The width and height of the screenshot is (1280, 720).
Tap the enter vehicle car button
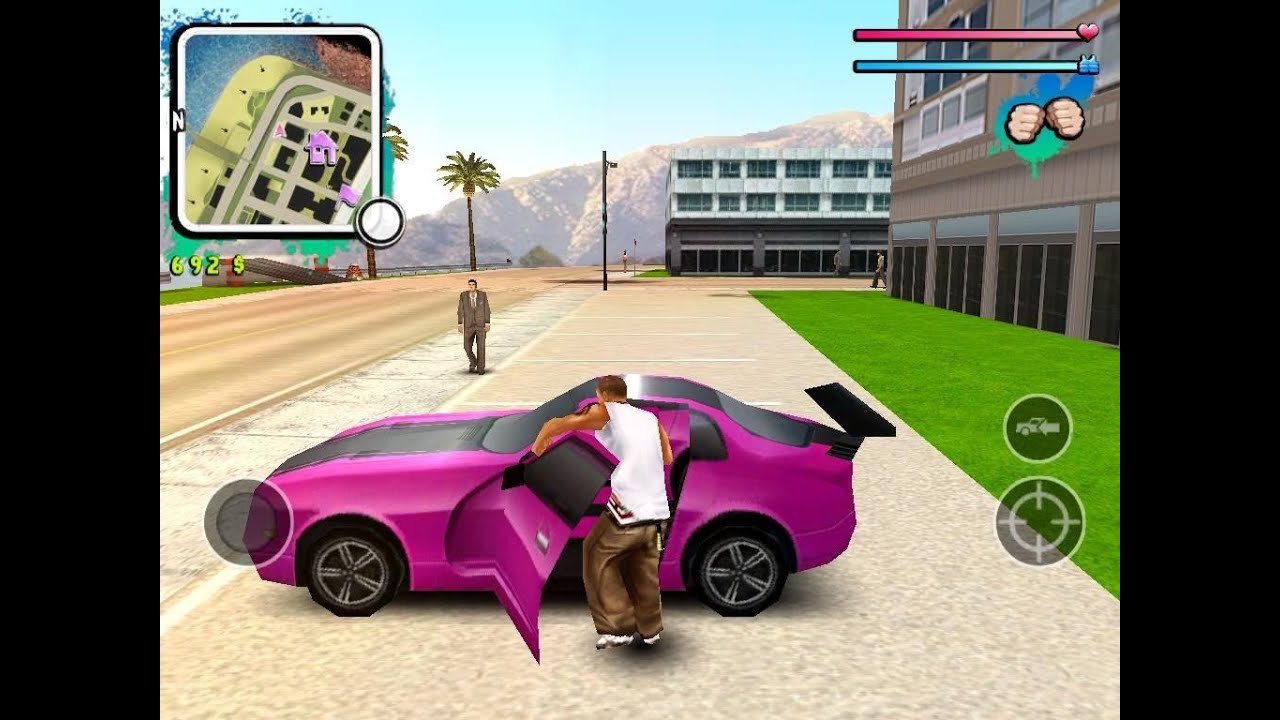pyautogui.click(x=1037, y=428)
